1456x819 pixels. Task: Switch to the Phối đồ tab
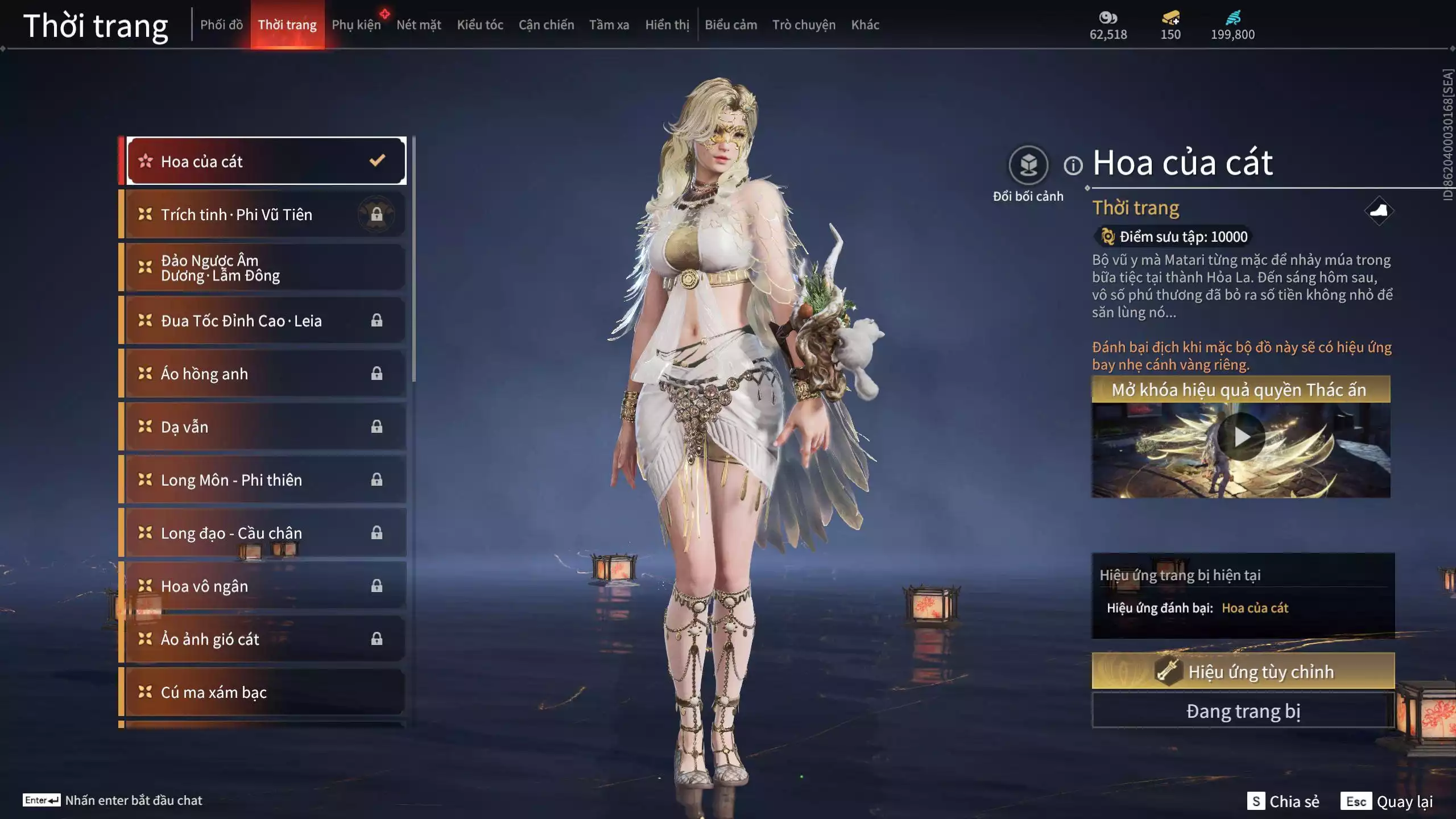point(221,25)
